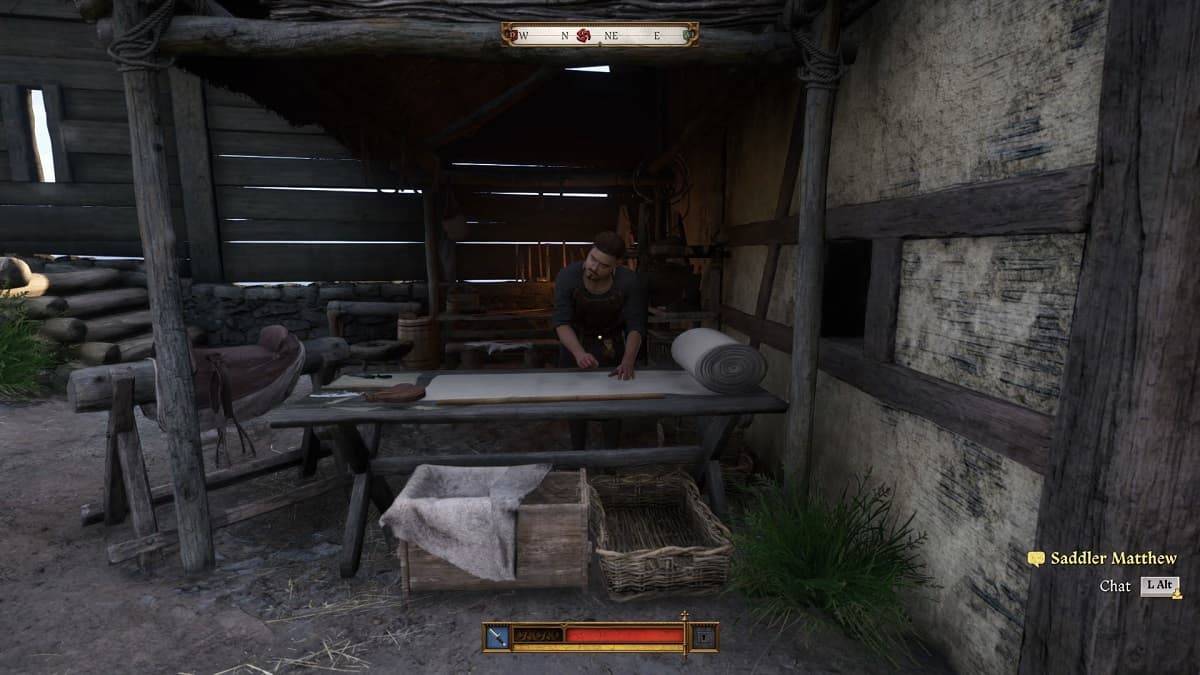1200x675 pixels.
Task: Select the red quest marker on the compass
Action: 584,35
